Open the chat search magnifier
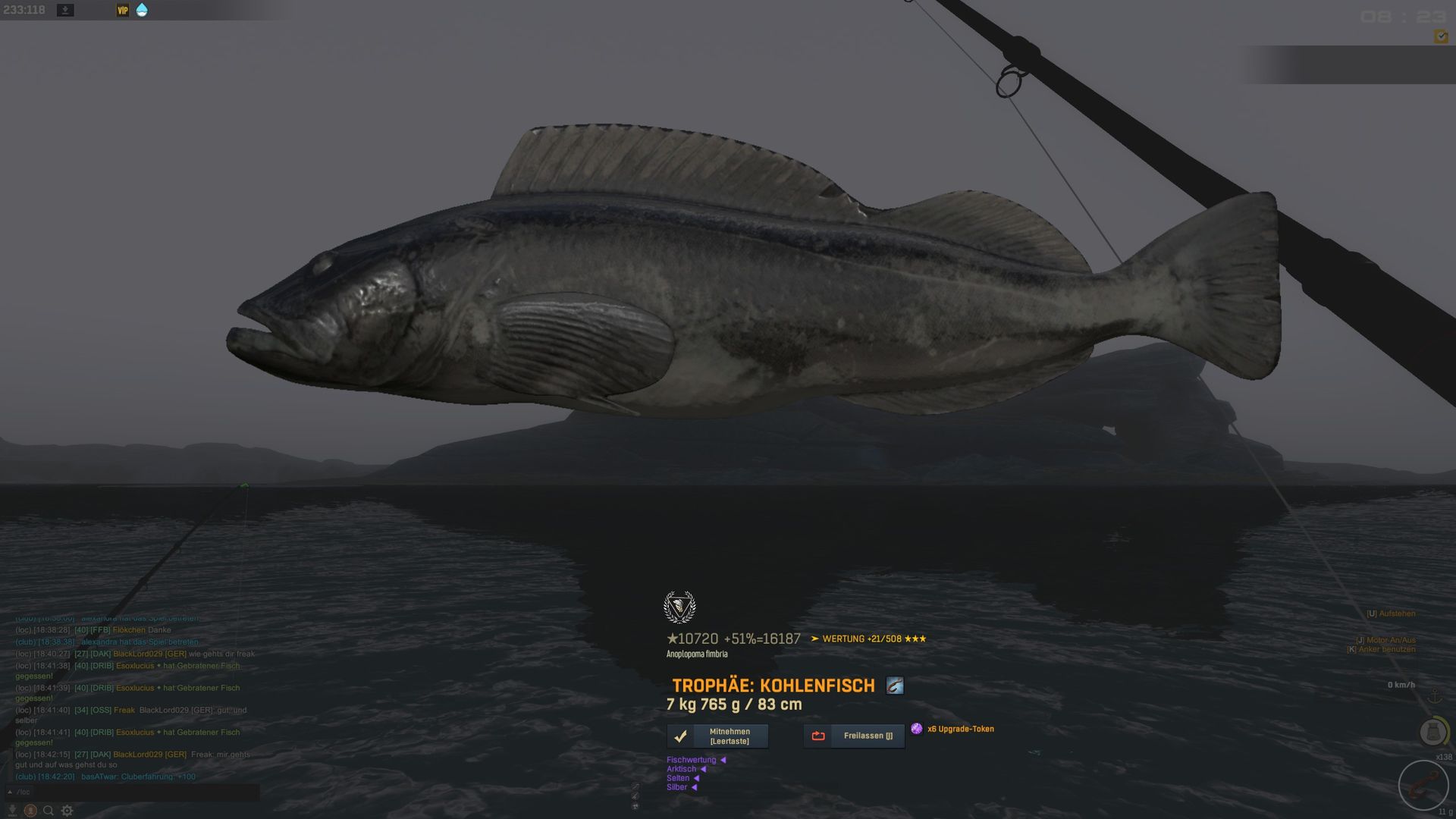 pyautogui.click(x=49, y=811)
